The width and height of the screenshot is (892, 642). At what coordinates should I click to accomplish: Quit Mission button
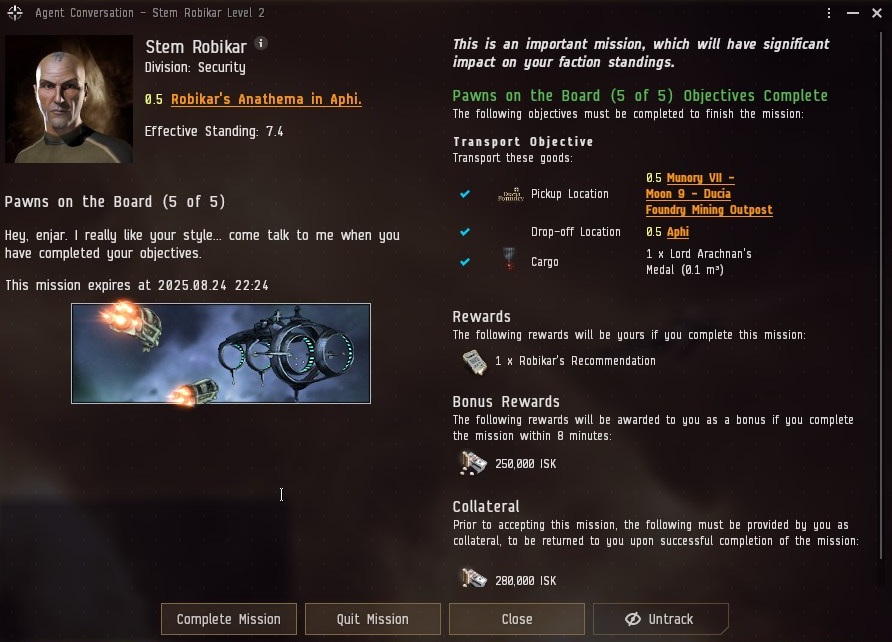(x=372, y=619)
